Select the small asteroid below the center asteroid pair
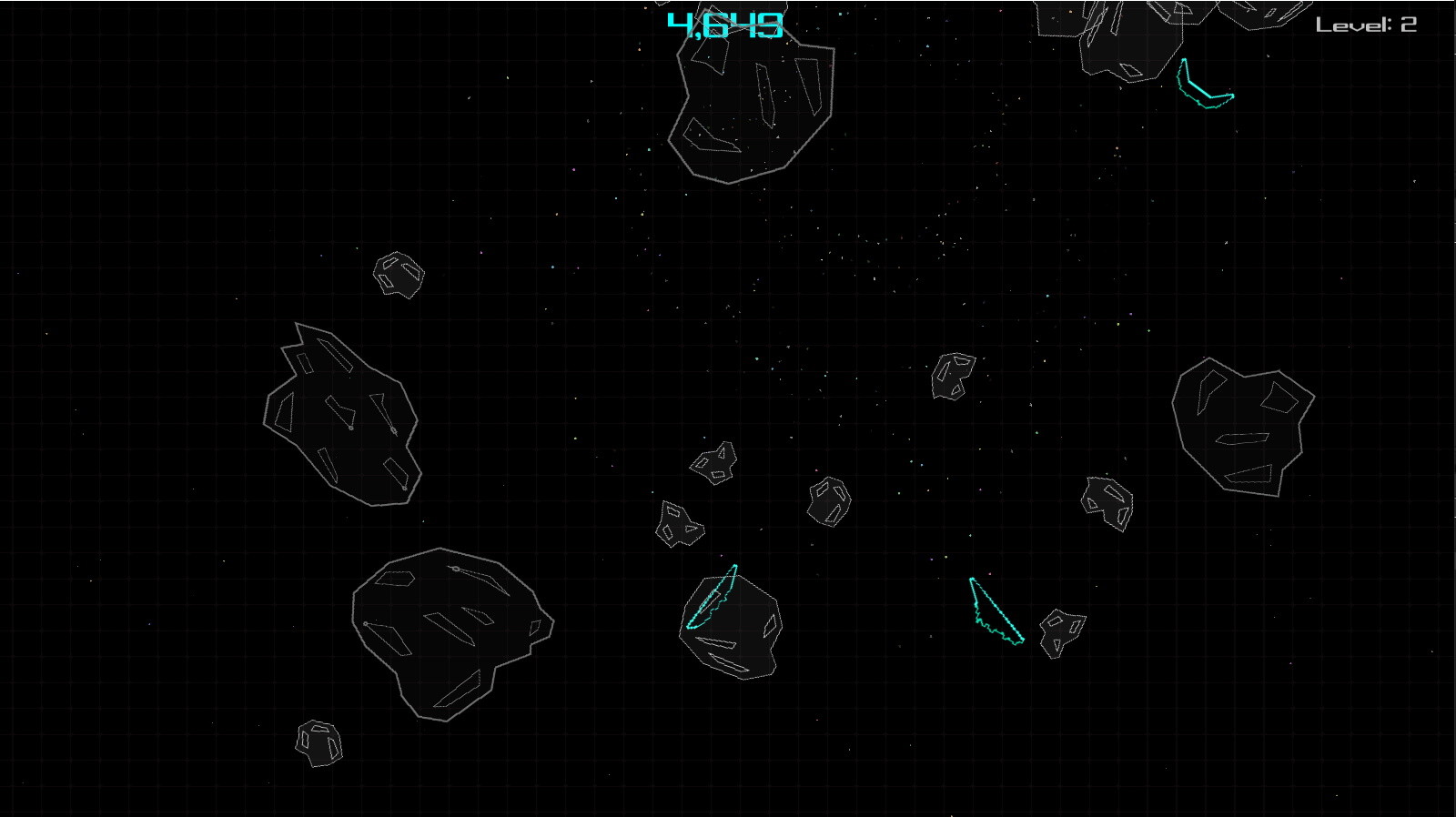Screen dimensions: 1456x817 coord(681,523)
